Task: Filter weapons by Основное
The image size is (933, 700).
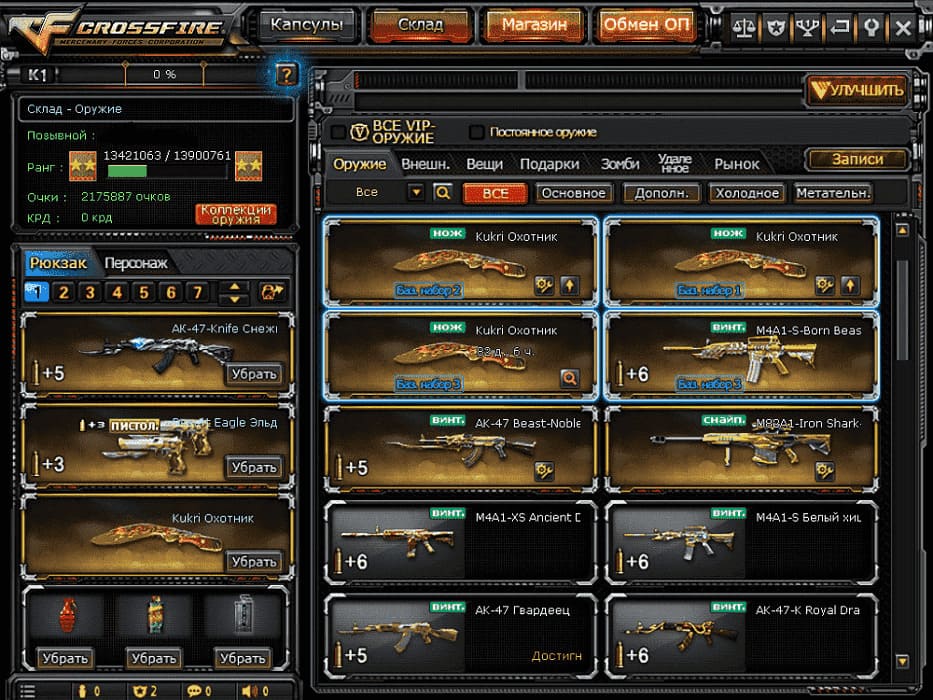Action: click(573, 193)
